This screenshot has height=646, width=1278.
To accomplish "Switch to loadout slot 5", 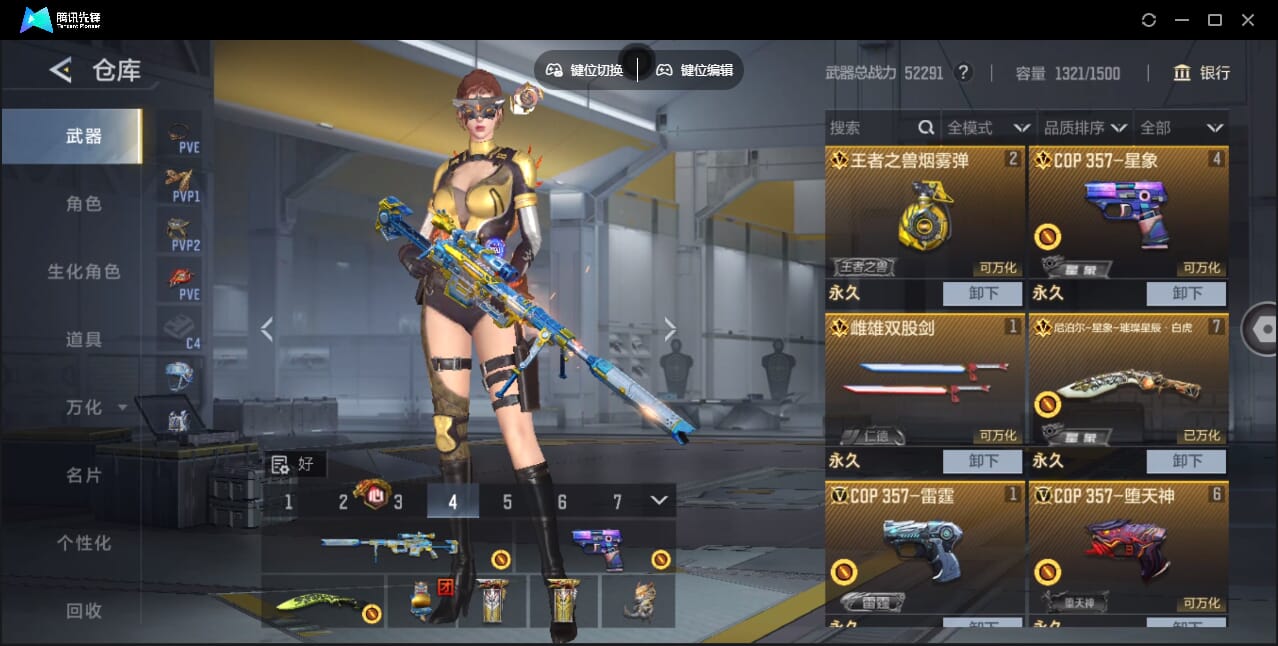I will click(507, 502).
